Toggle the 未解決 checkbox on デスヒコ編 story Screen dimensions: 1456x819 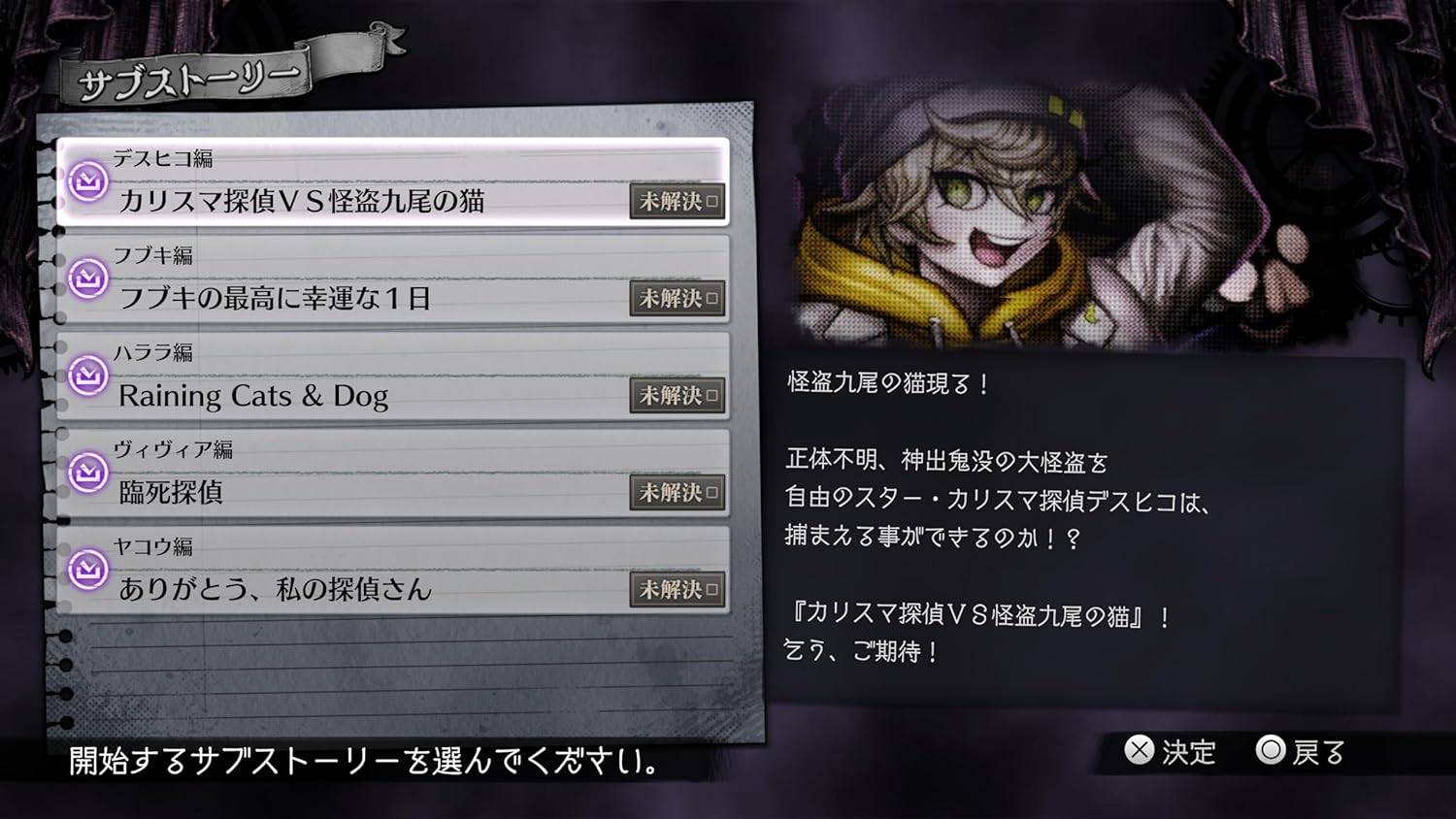[678, 202]
